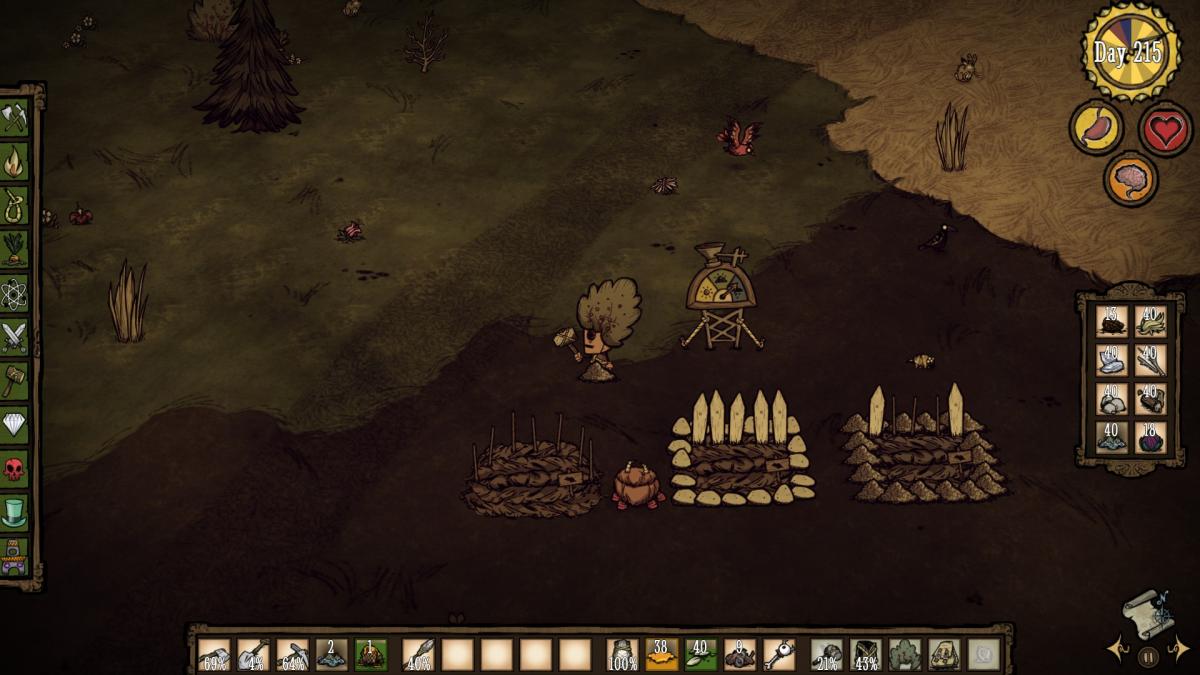Viewport: 1200px width, 675px height.
Task: Switch to the Survival rope-trap tab
Action: 14,202
